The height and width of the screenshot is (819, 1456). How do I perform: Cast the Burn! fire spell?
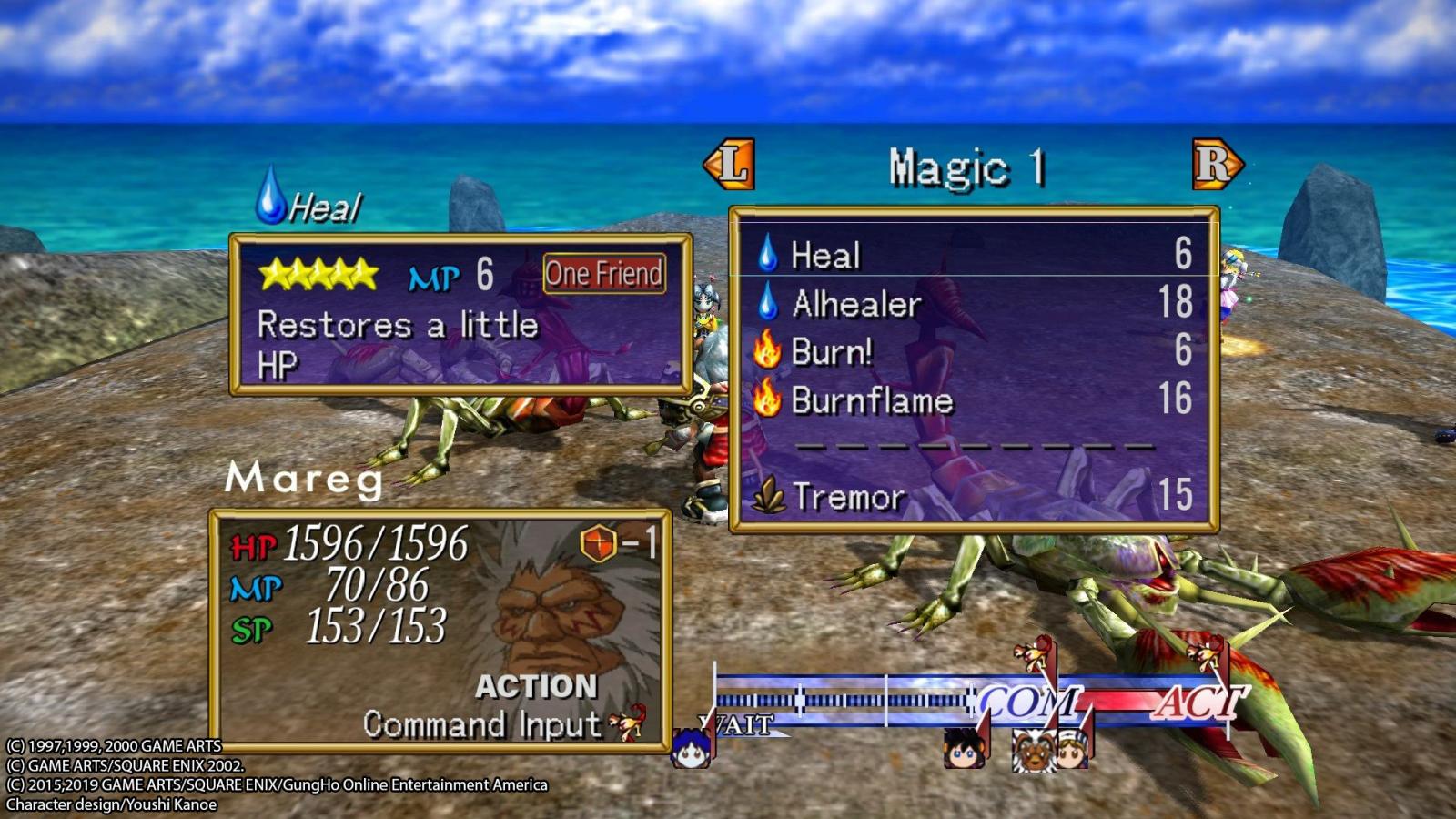point(831,352)
